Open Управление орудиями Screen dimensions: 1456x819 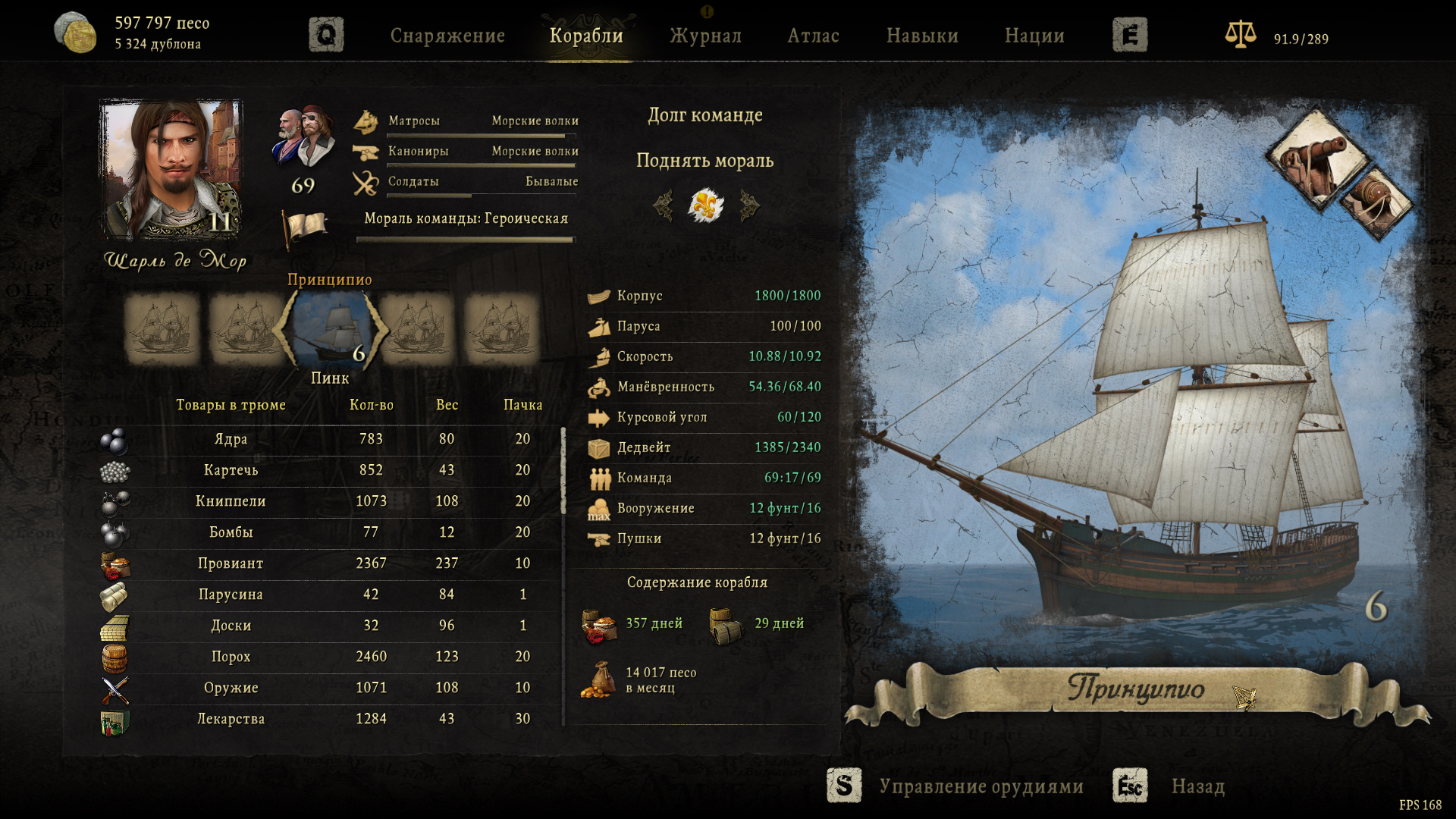point(981,786)
